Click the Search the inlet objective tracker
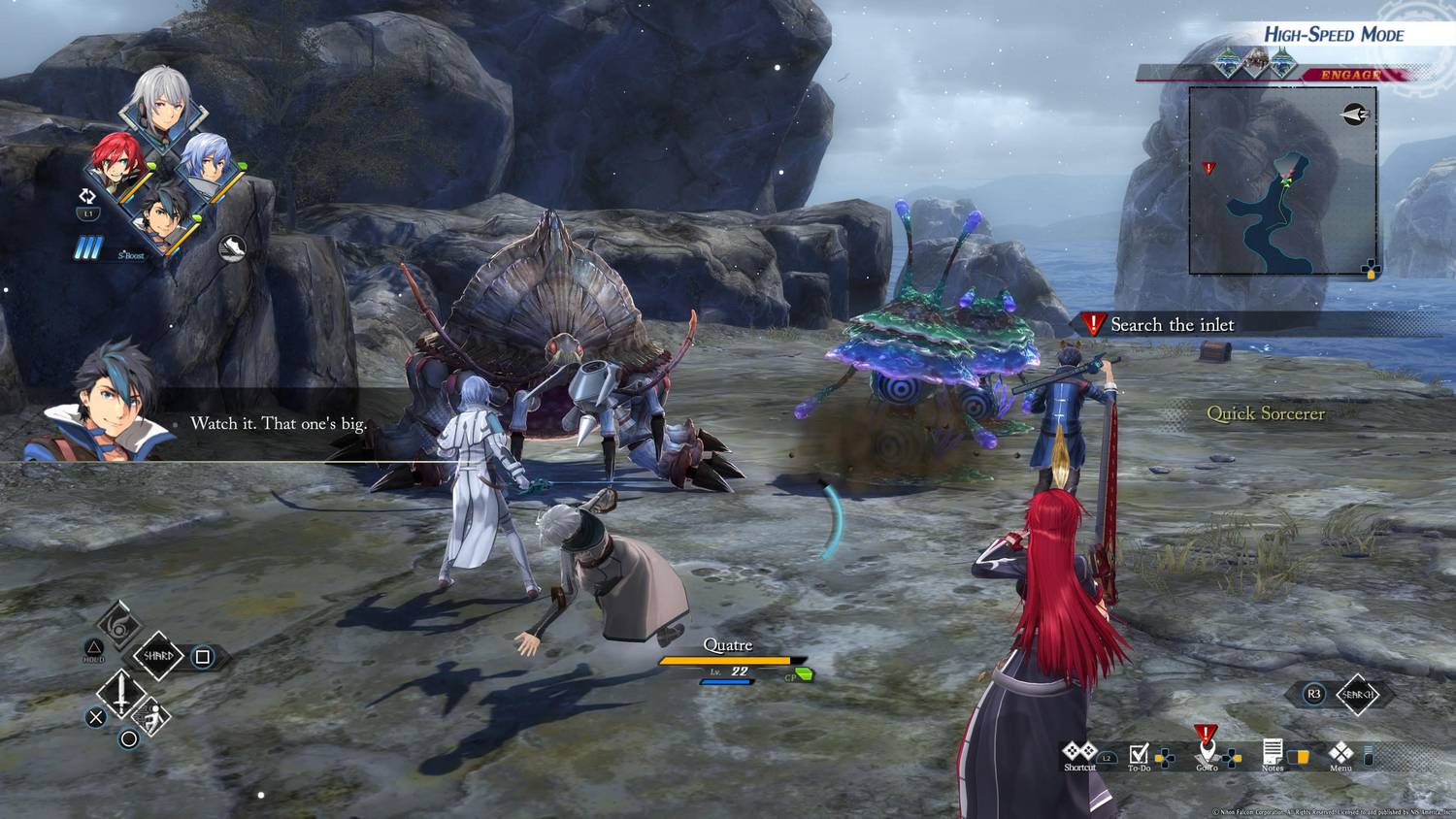 point(1172,325)
